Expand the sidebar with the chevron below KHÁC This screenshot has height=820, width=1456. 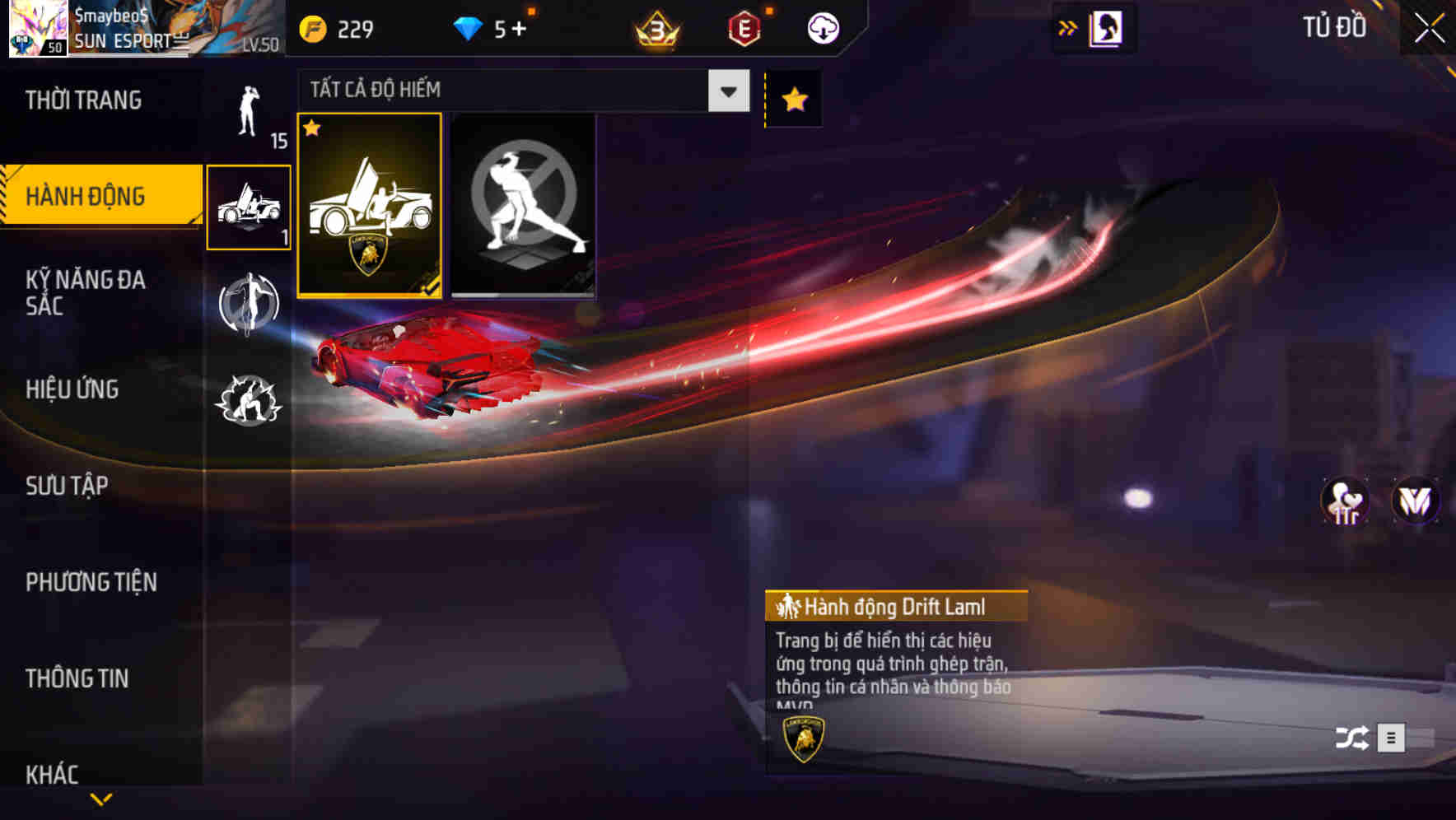(101, 799)
